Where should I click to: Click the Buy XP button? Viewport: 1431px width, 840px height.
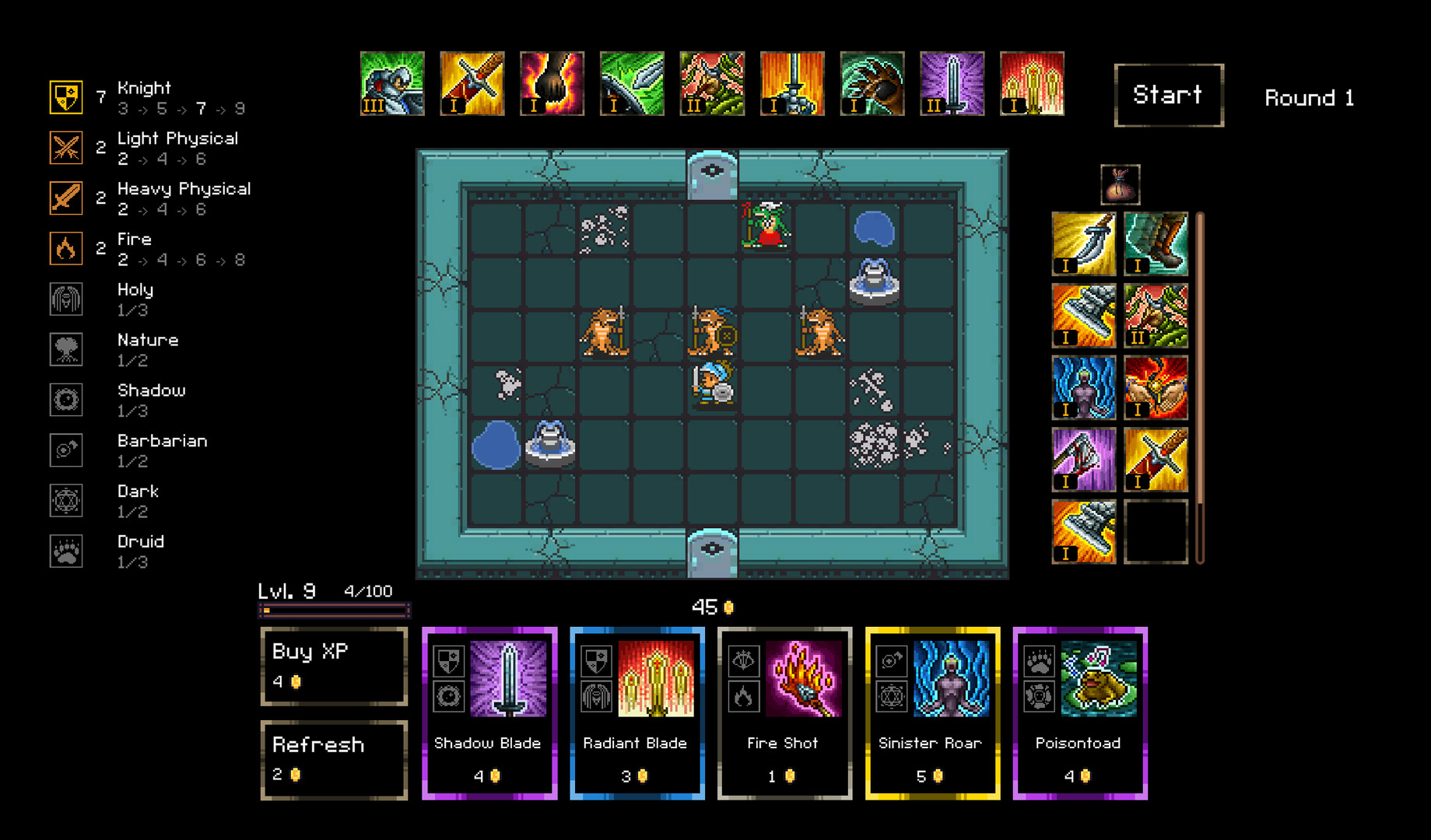(334, 667)
